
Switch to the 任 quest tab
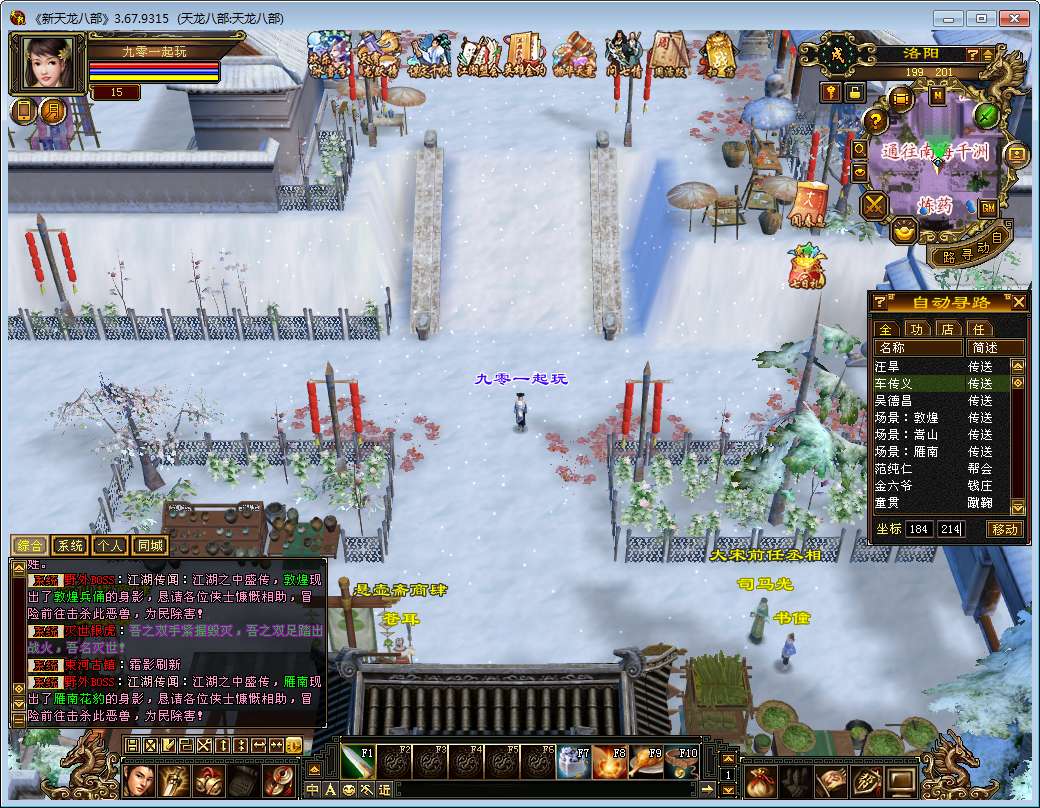[x=979, y=328]
